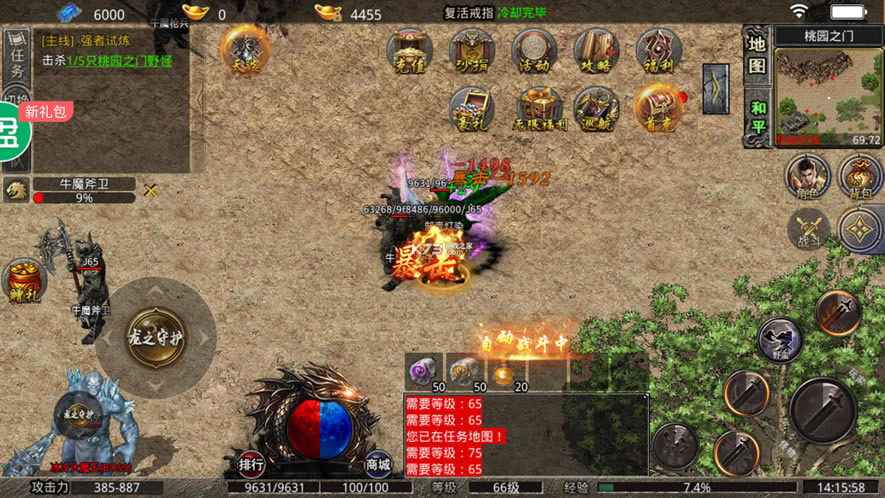The width and height of the screenshot is (885, 498).
Task: Open the 沙捐 donation icon
Action: (x=472, y=51)
